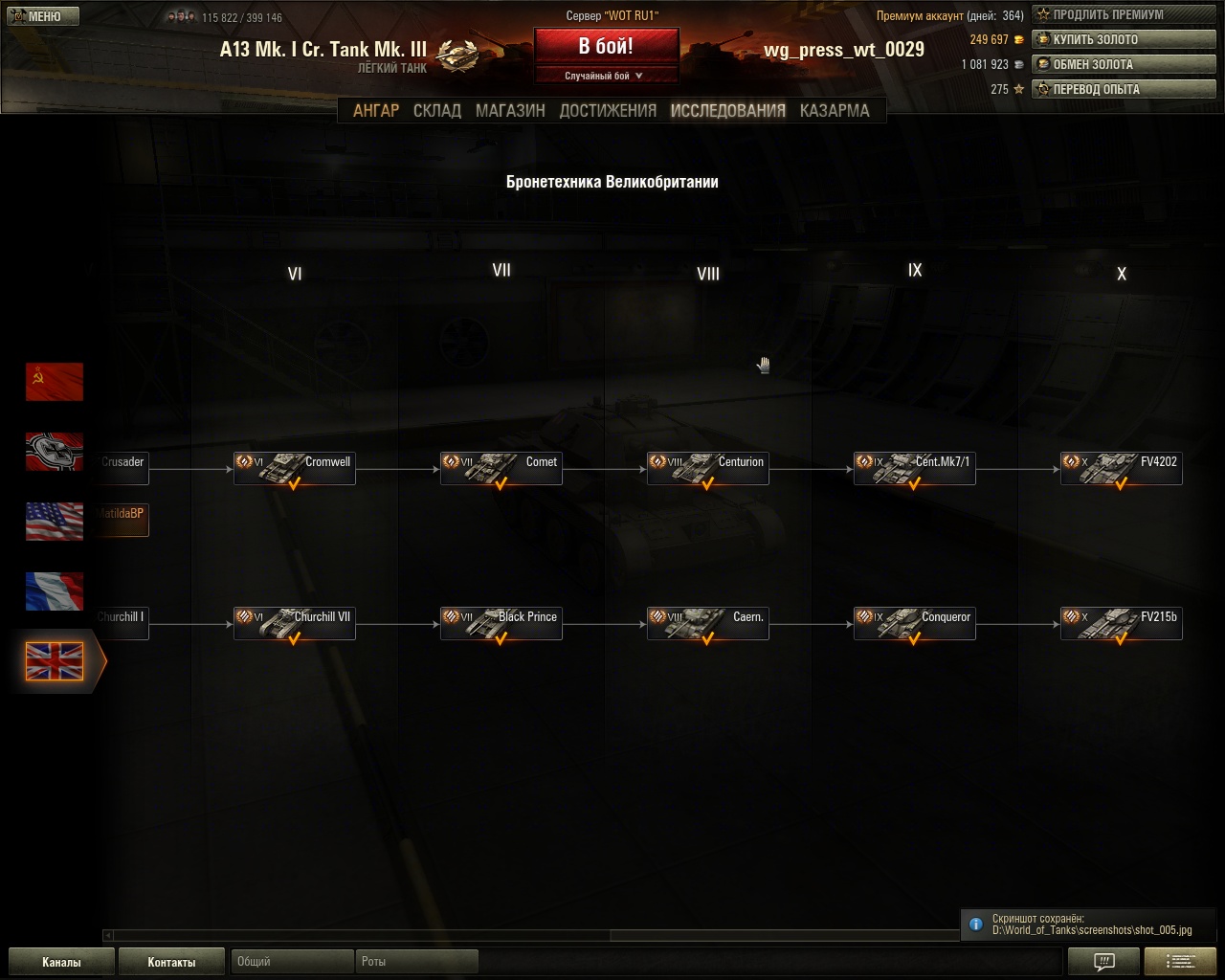
Task: Switch to the КАЗАРМА tab
Action: point(835,110)
